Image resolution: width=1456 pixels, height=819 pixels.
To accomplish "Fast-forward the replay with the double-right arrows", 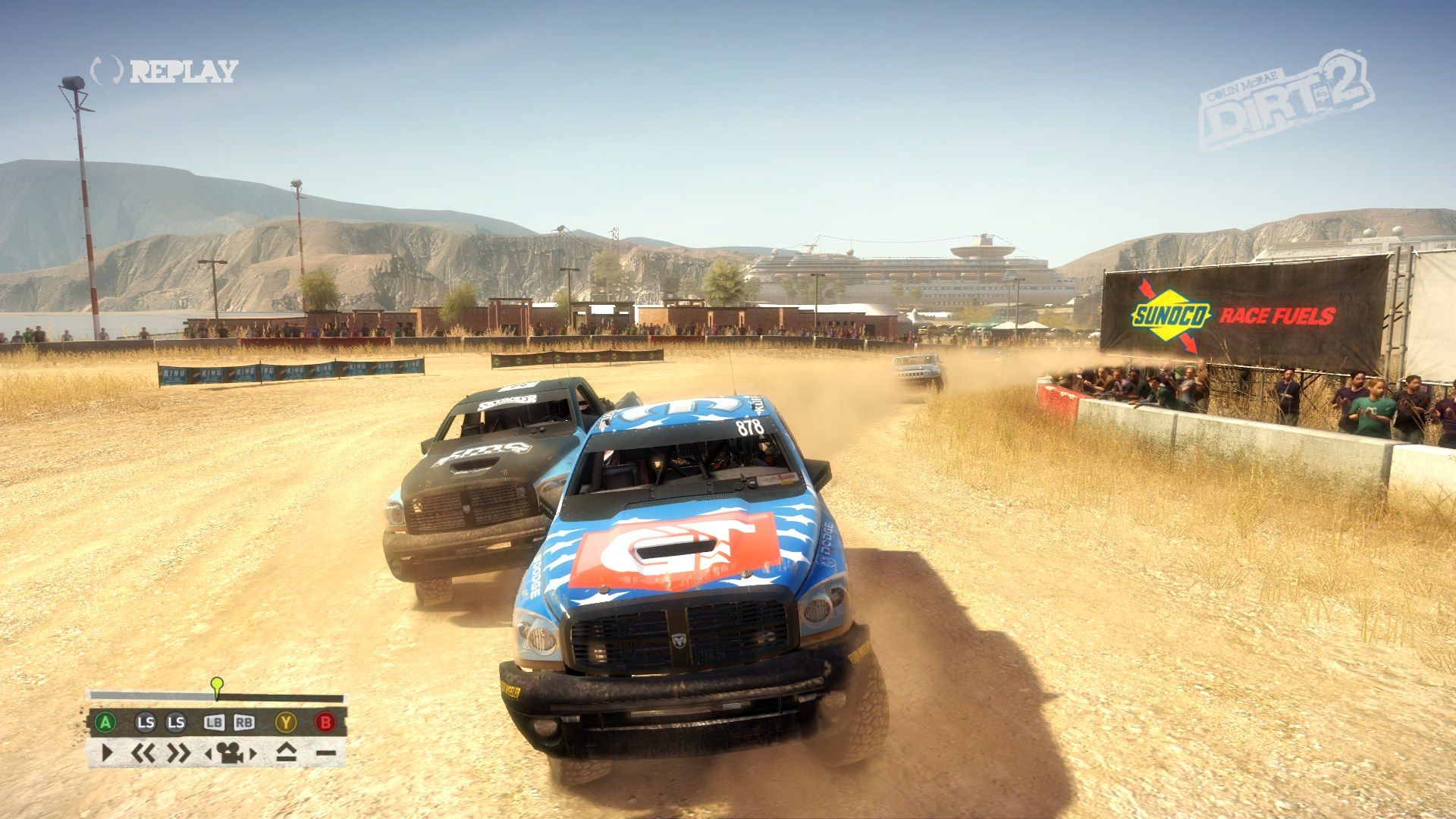I will point(179,753).
